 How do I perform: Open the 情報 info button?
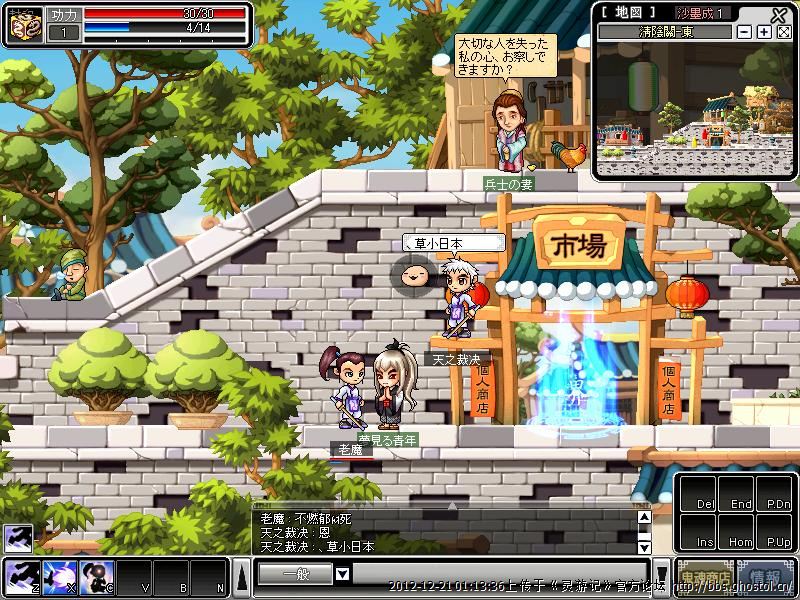click(x=766, y=577)
